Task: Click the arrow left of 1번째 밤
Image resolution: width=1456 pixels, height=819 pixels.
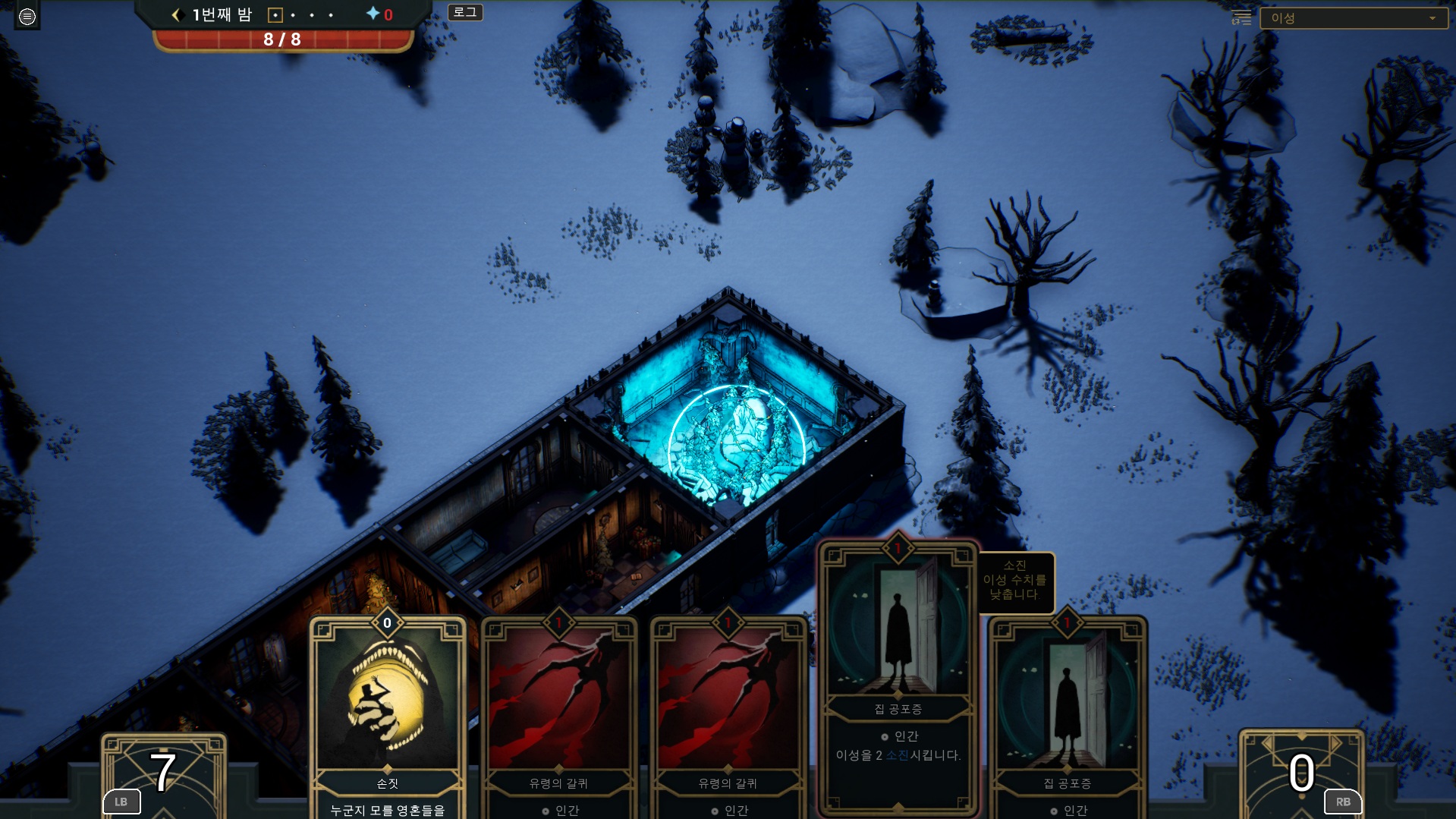Action: 177,14
